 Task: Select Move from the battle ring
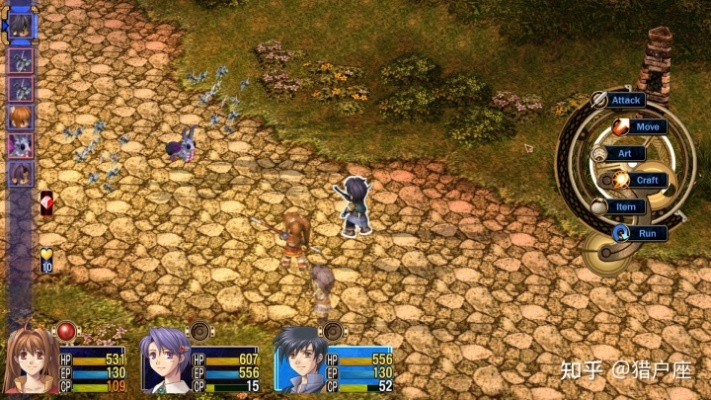(x=647, y=127)
